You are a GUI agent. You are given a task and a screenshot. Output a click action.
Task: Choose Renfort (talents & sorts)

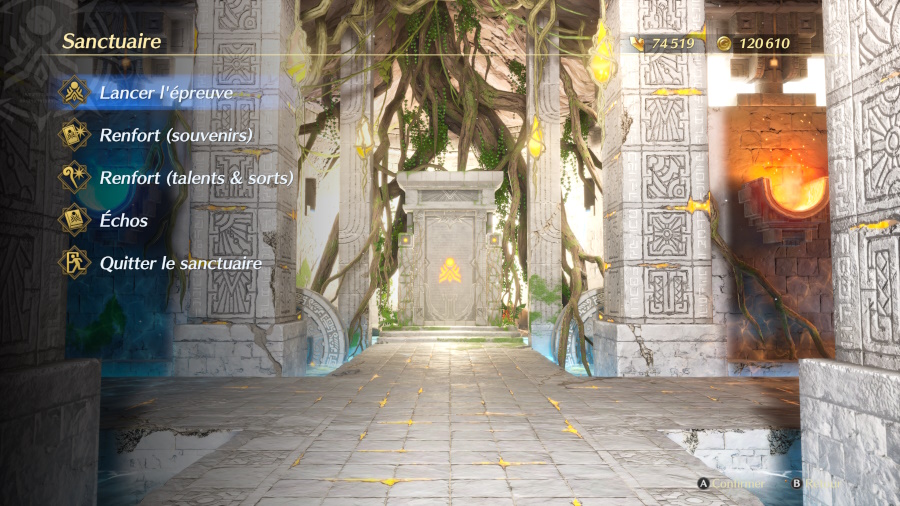195,178
